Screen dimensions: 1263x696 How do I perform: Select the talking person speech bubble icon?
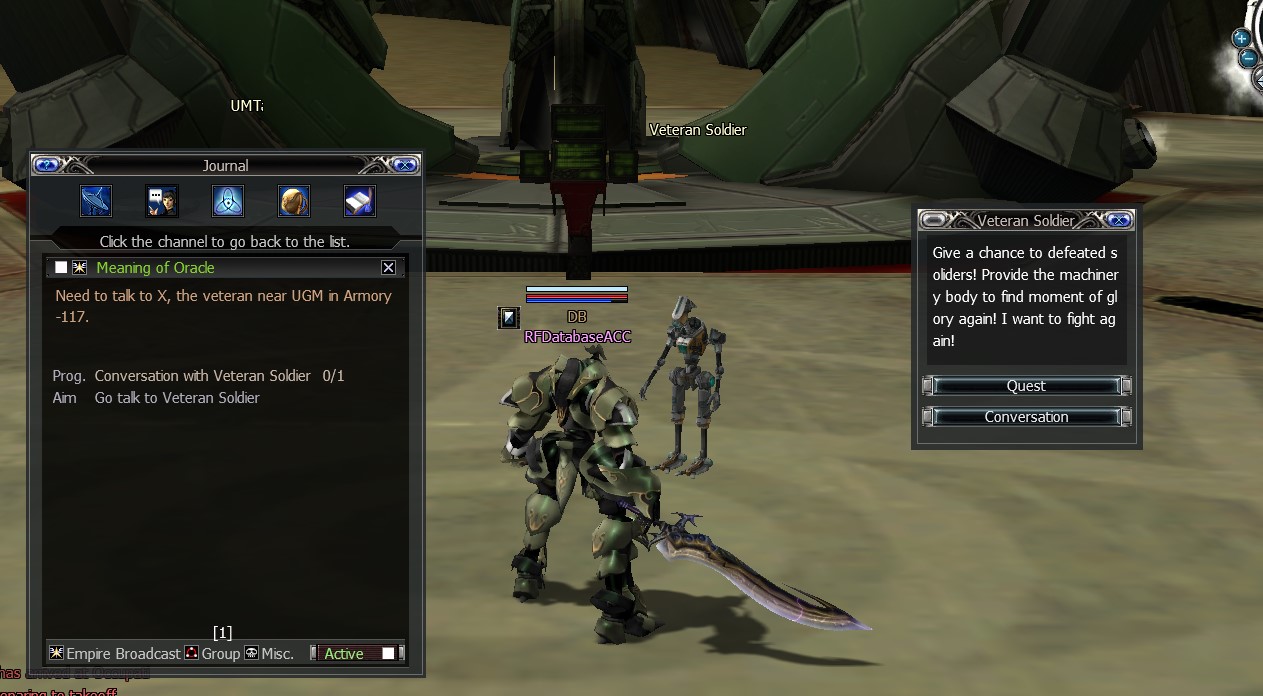tap(162, 201)
